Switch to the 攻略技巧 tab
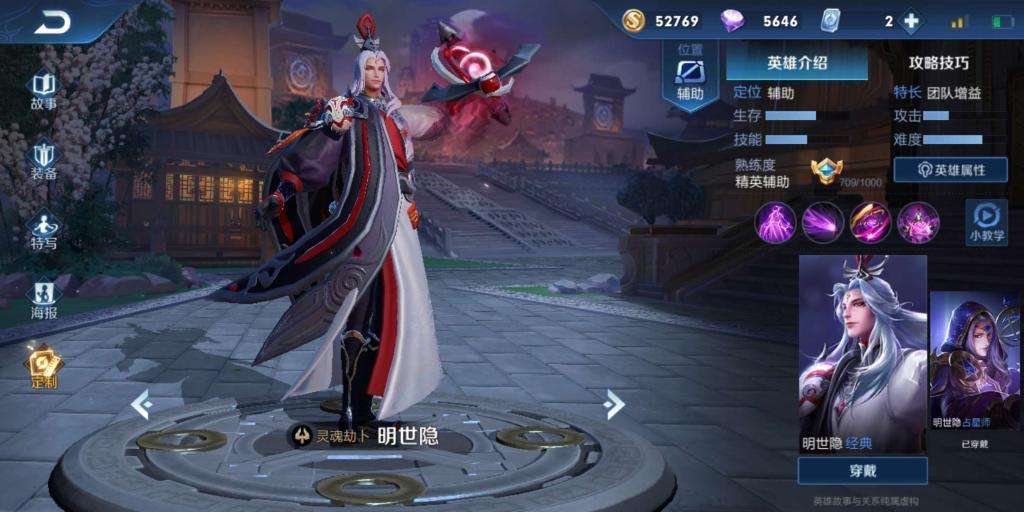The image size is (1024, 512). (x=938, y=62)
